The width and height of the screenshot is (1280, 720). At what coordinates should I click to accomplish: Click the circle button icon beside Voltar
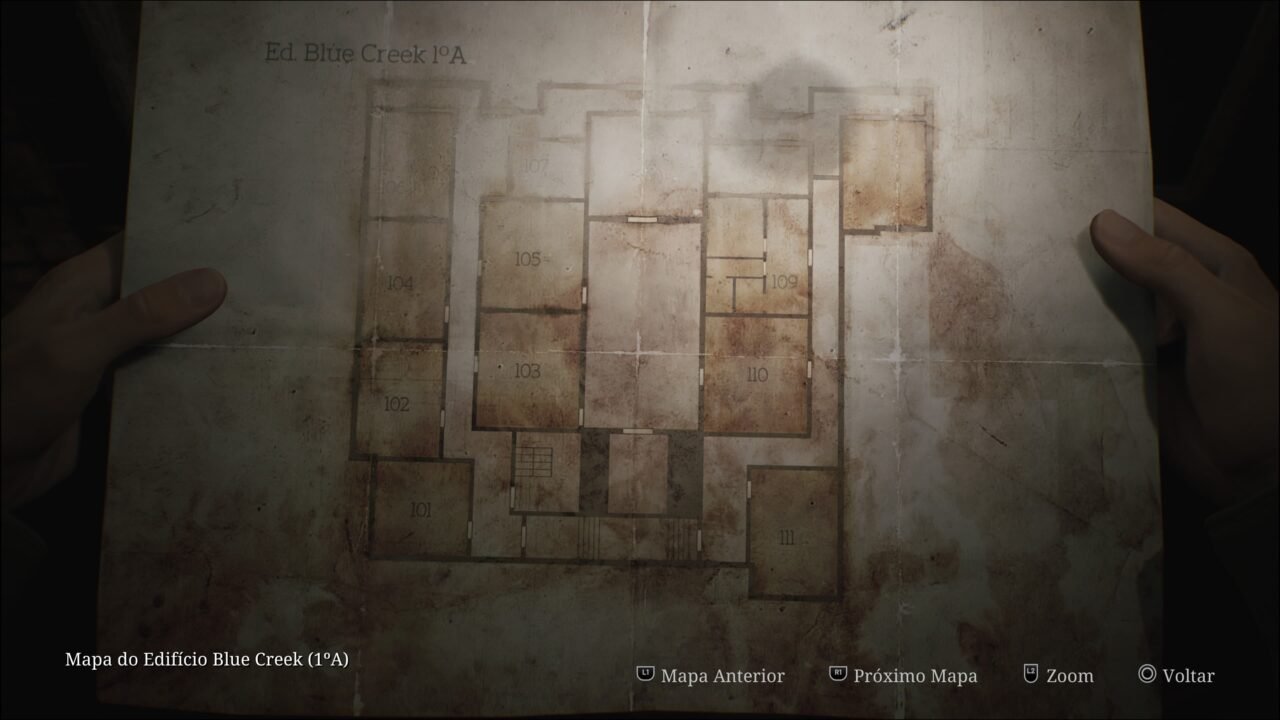[x=1148, y=676]
